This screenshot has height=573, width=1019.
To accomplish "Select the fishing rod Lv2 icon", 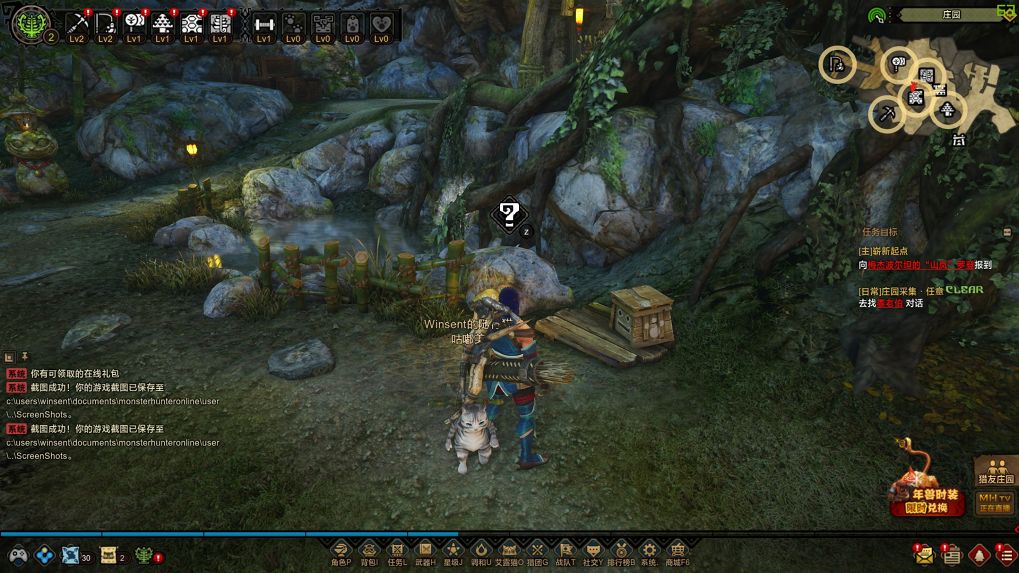I will pos(105,24).
